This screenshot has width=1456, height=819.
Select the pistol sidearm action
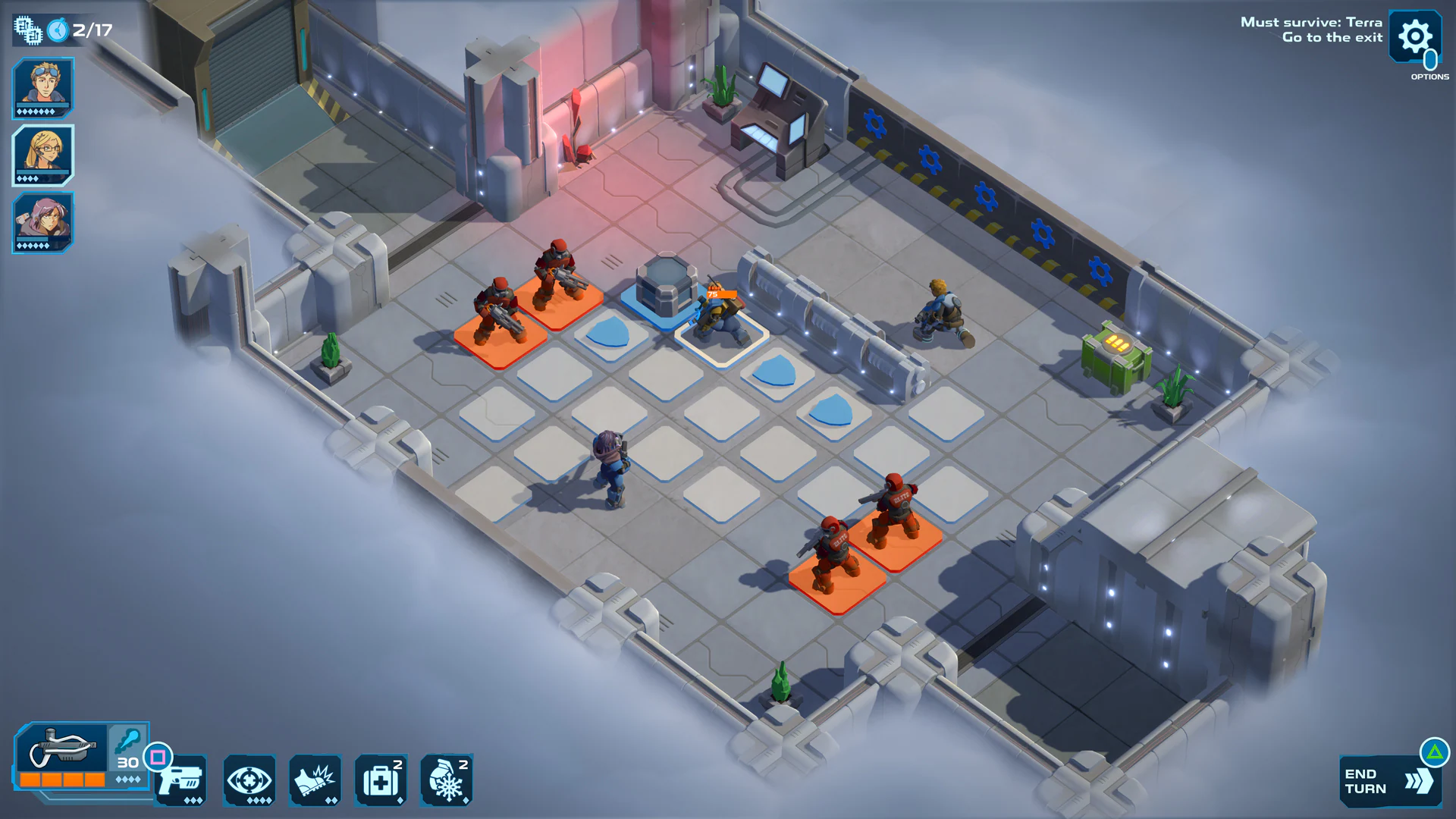tap(183, 780)
